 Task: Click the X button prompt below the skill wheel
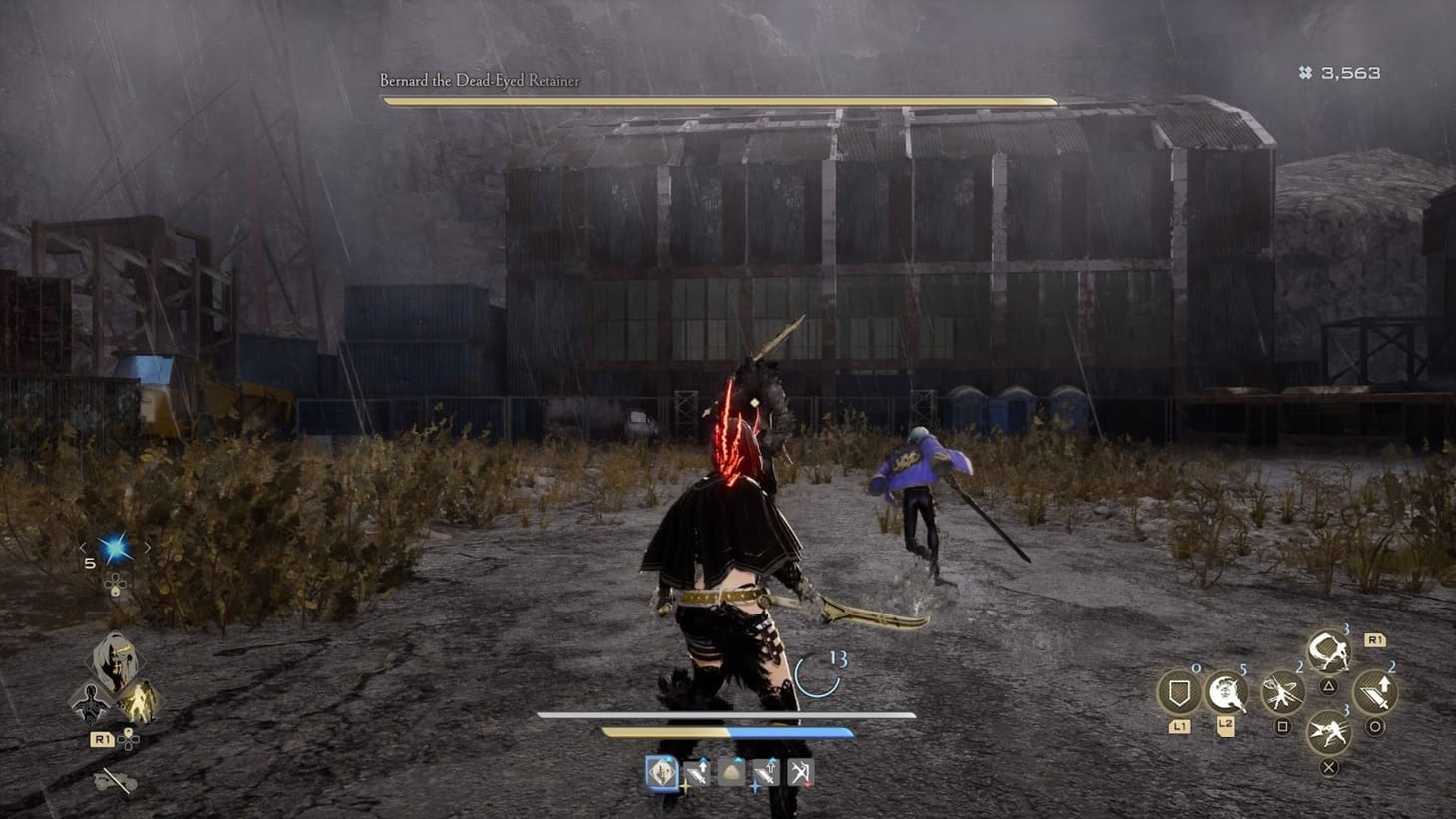pos(1329,767)
